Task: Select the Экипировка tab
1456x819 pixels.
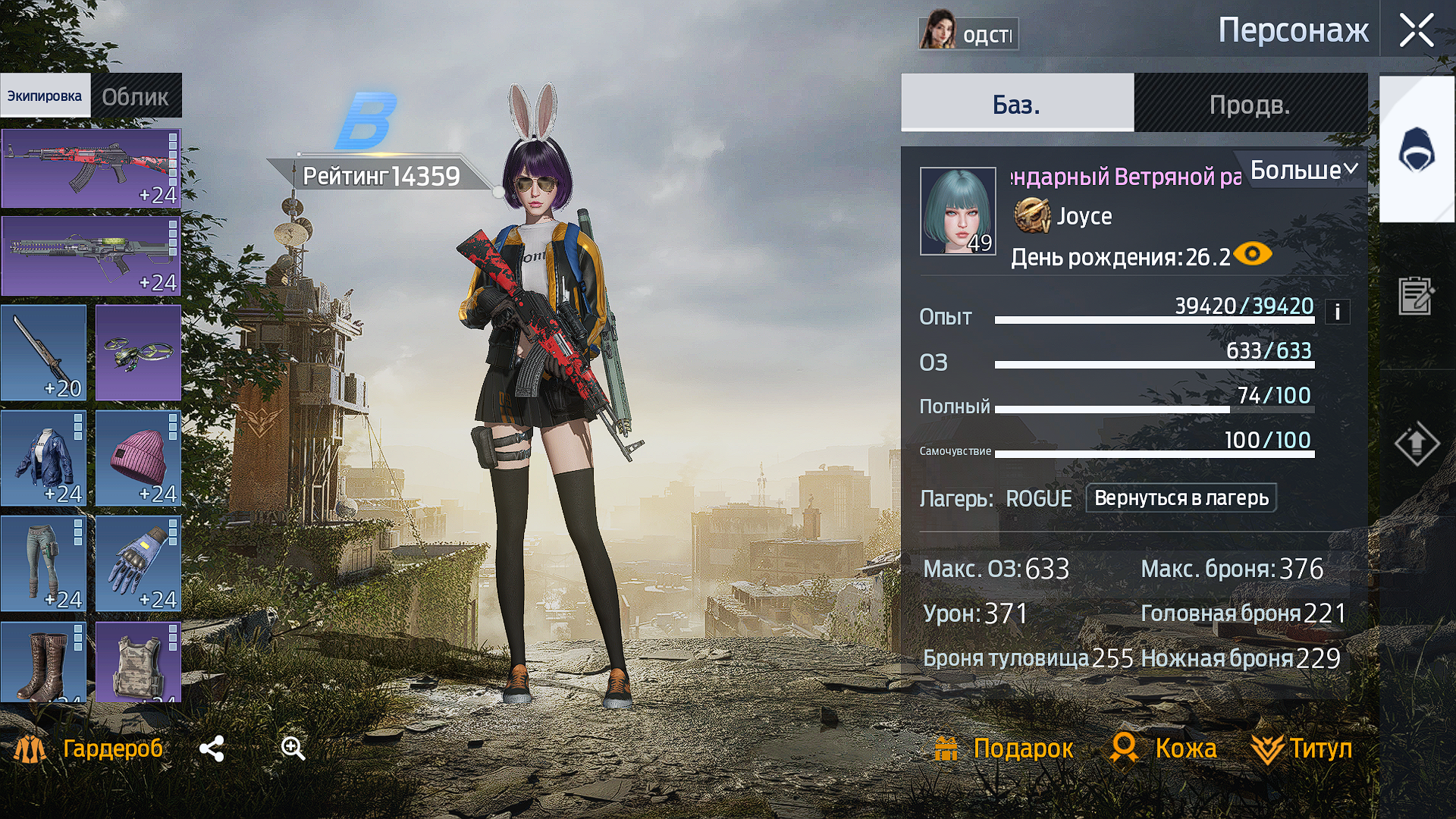Action: (45, 96)
